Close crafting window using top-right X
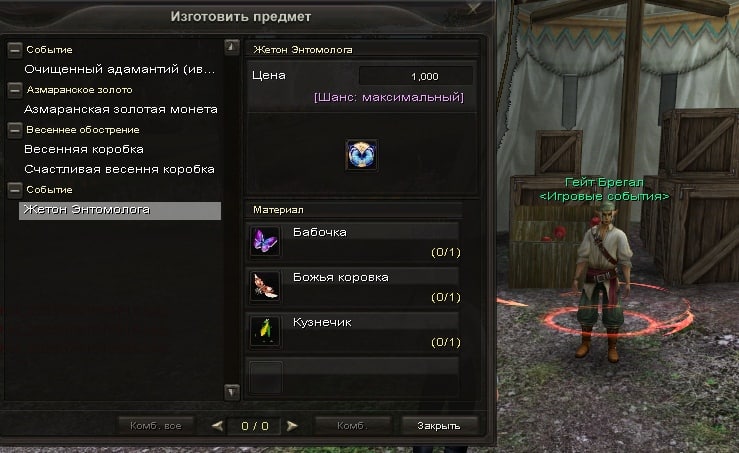The width and height of the screenshot is (739, 453). click(476, 8)
